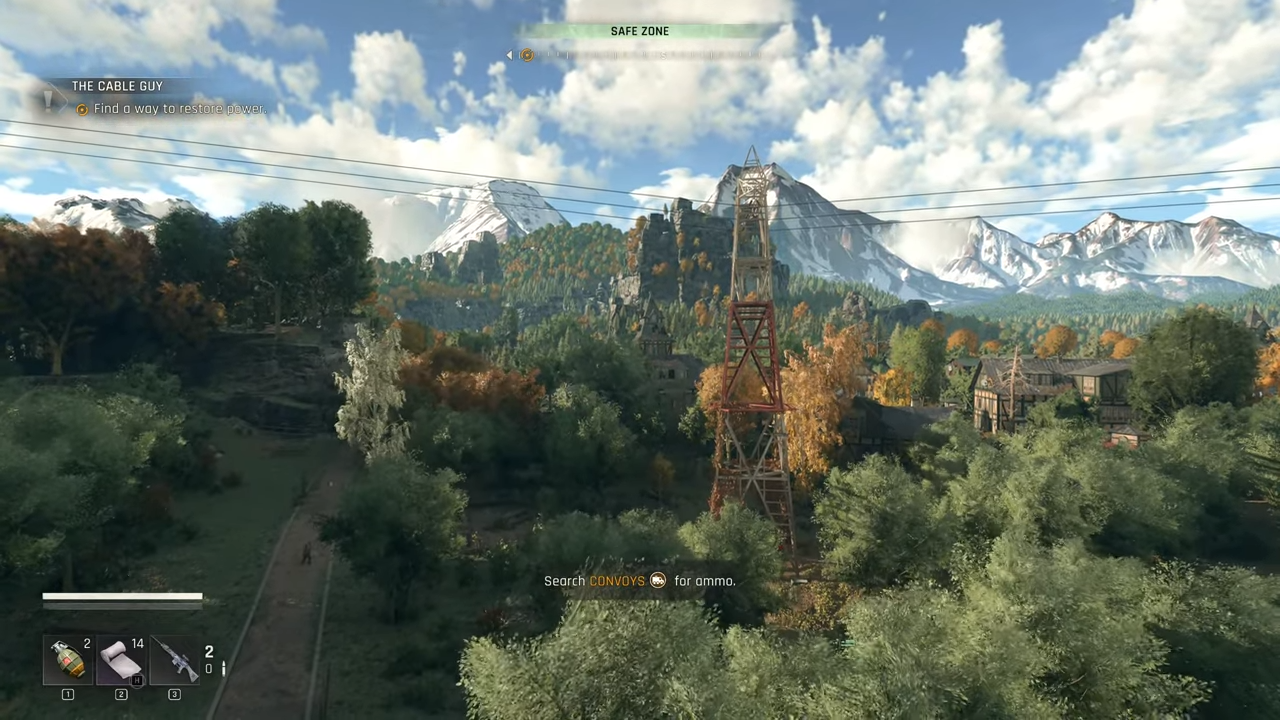Equip the rifle in the weapon slot
Screen dimensions: 1280x720
(175, 660)
